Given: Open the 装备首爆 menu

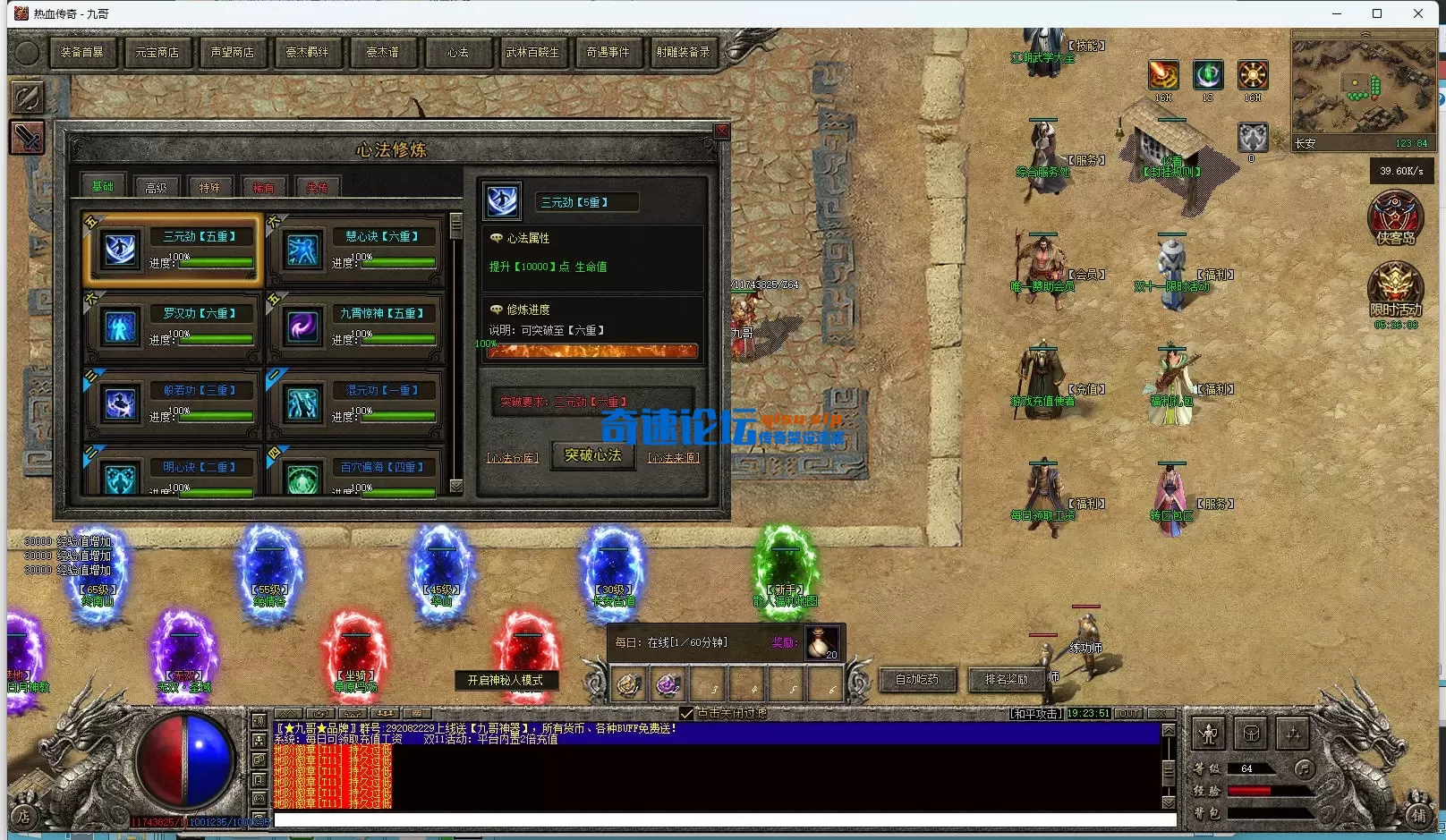Looking at the screenshot, I should pos(81,53).
